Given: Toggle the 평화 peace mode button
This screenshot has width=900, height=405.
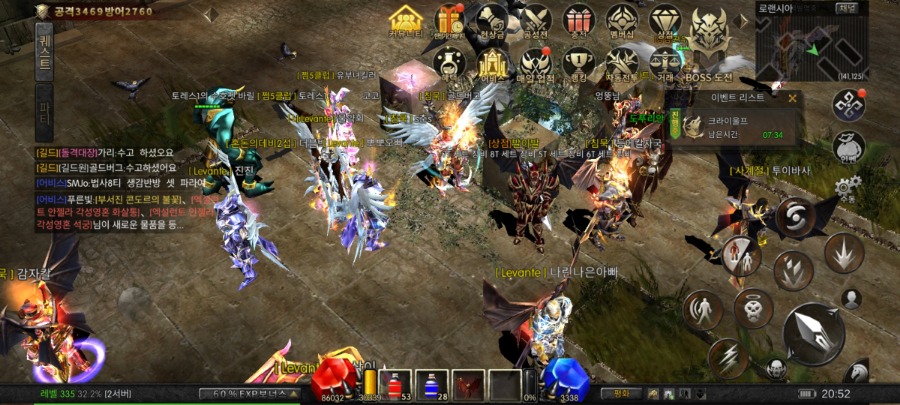Looking at the screenshot, I should (x=620, y=393).
